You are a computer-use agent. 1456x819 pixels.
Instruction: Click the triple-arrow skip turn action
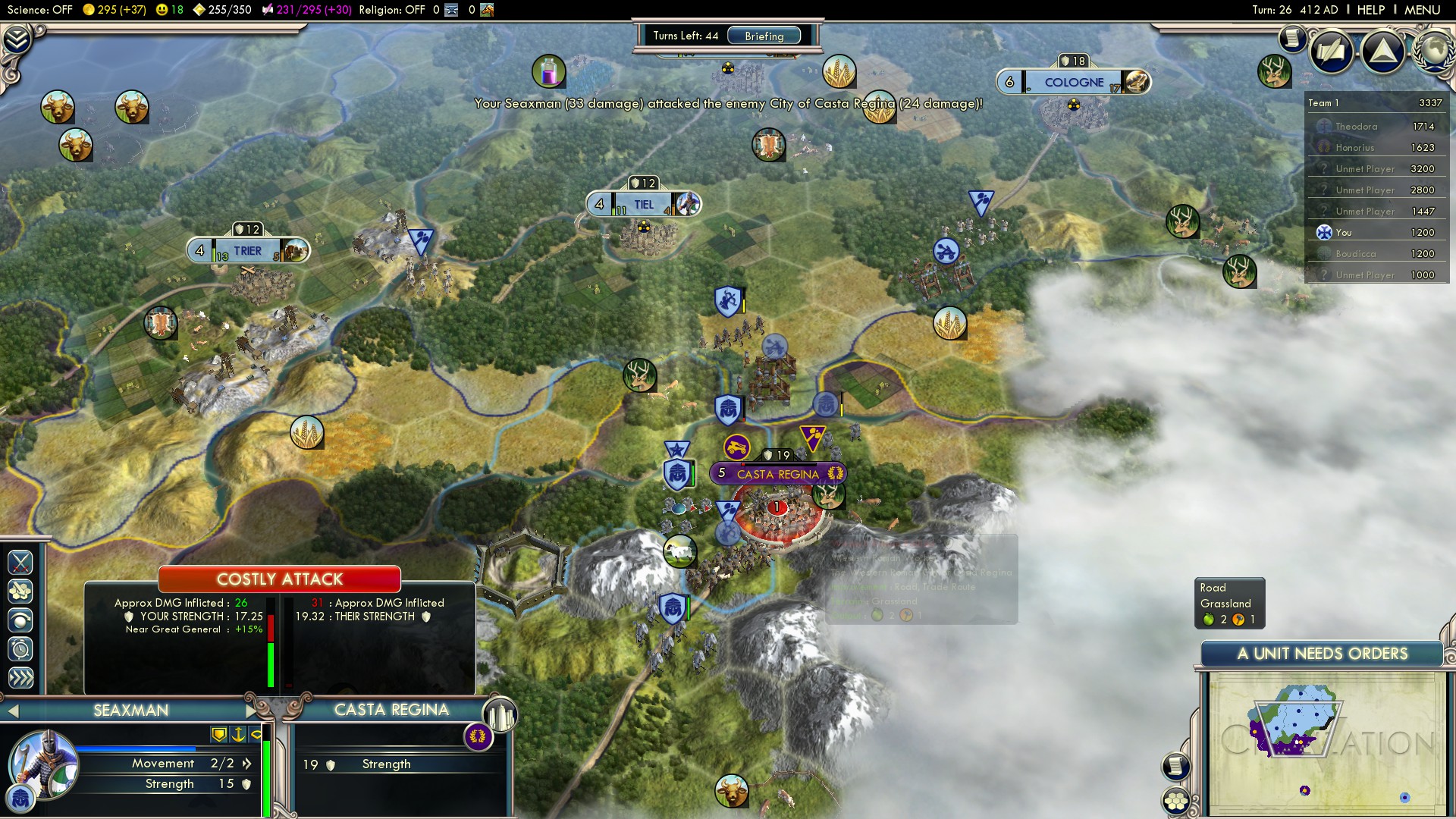tap(20, 678)
